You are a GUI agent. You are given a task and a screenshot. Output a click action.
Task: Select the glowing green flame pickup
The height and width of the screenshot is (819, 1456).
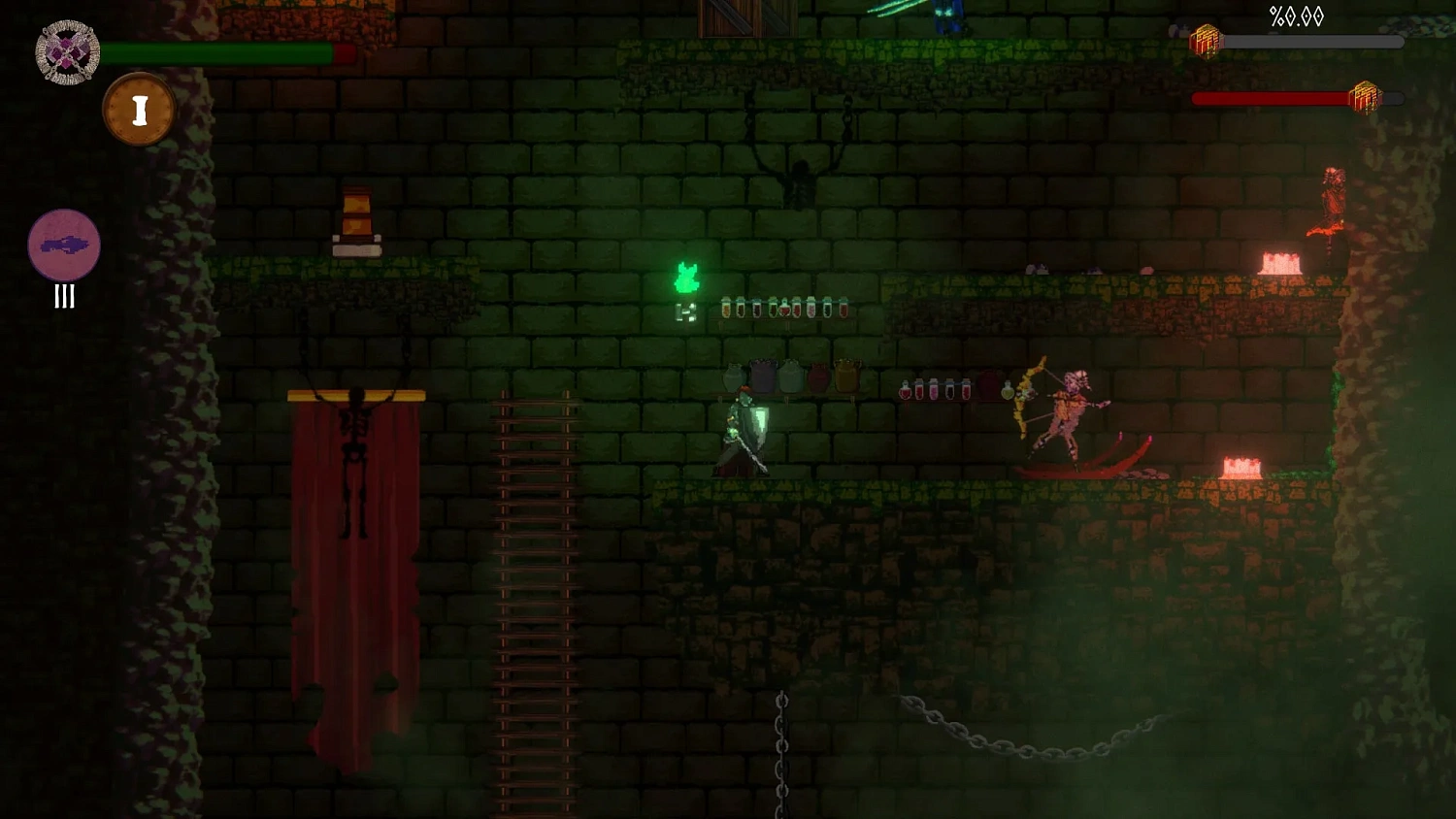point(688,276)
